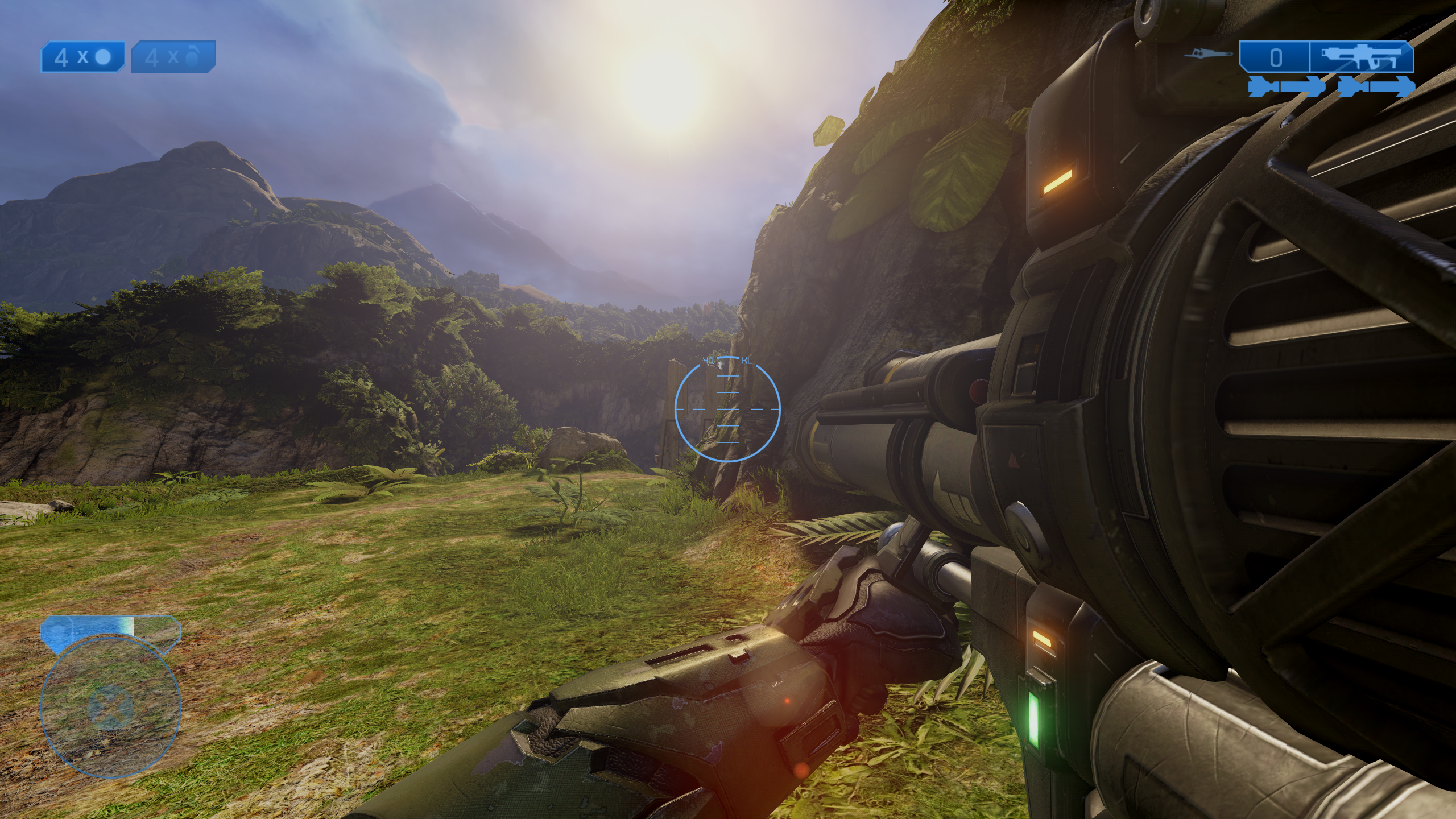The image size is (1456, 819).
Task: Switch to the plasma grenade indicator
Action: pos(83,57)
